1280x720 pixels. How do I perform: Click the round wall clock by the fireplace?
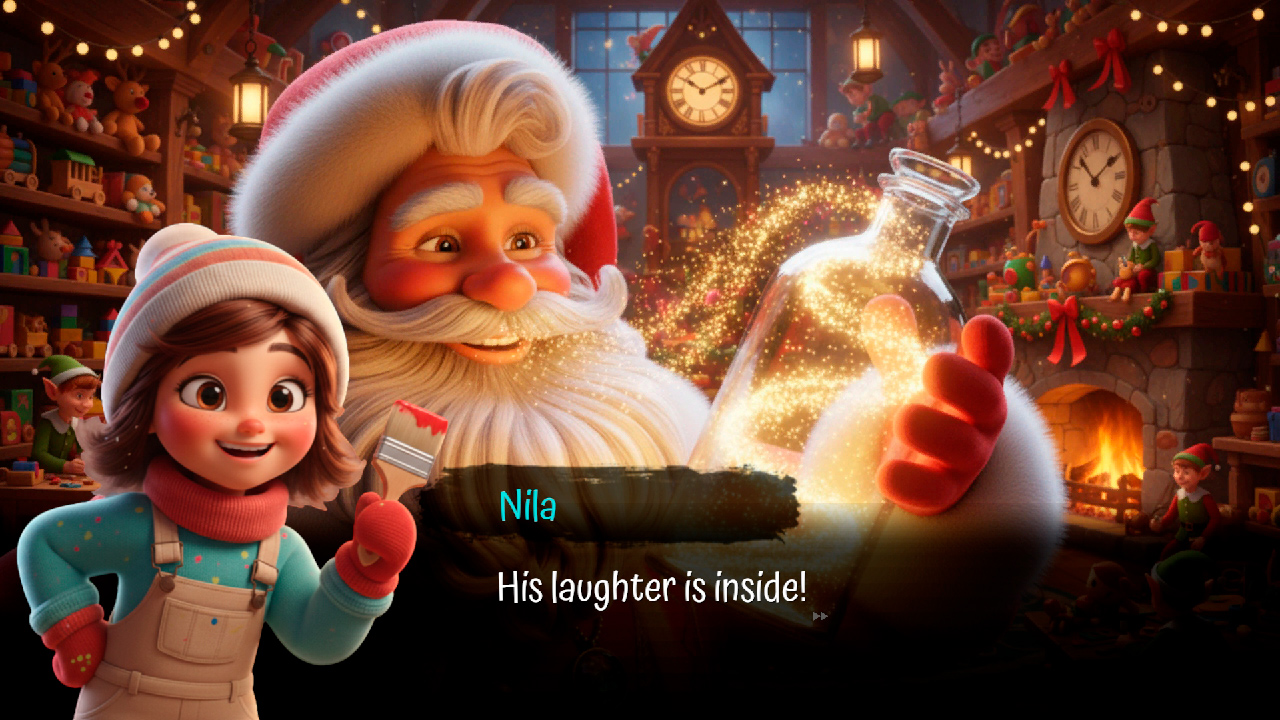click(x=1097, y=180)
